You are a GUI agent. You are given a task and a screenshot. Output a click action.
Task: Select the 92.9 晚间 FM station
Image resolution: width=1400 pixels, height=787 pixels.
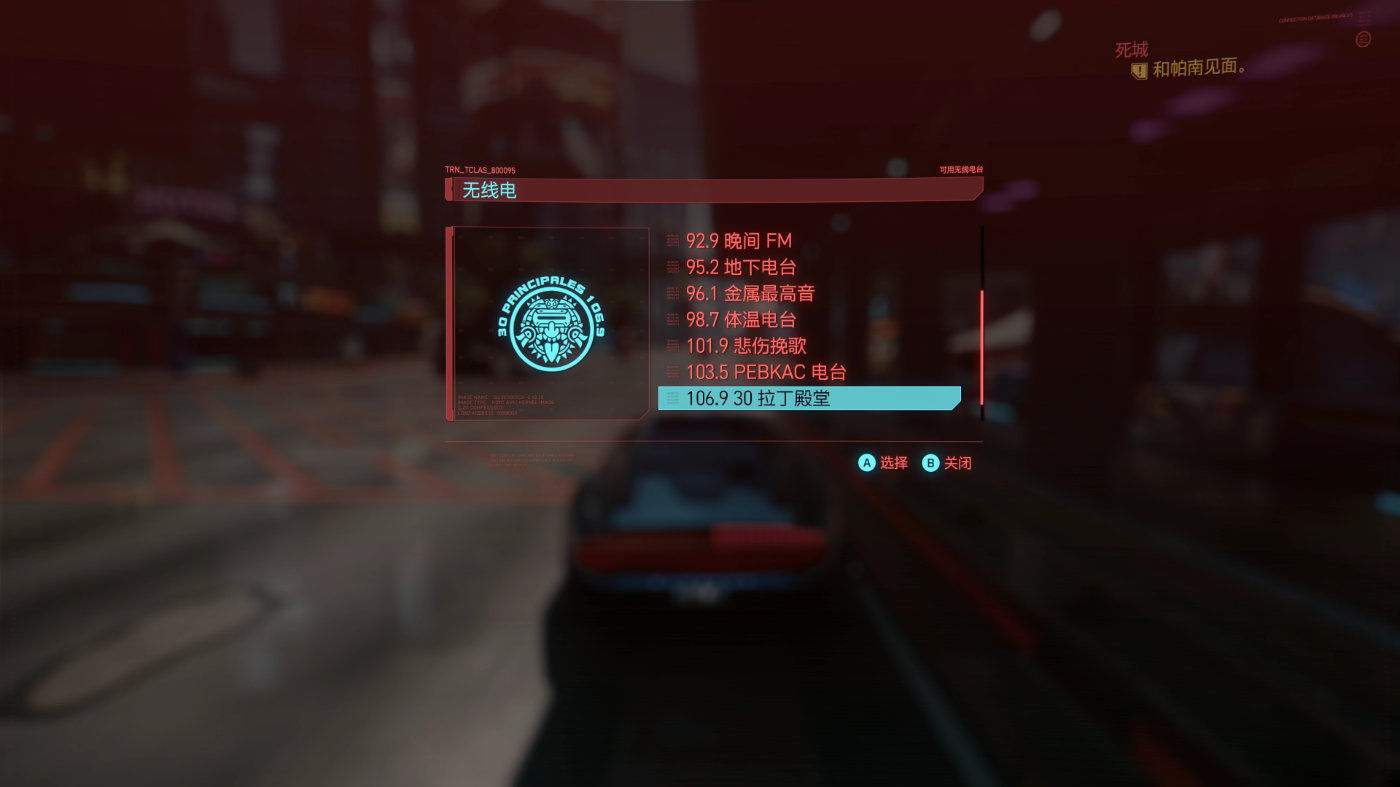pos(738,241)
